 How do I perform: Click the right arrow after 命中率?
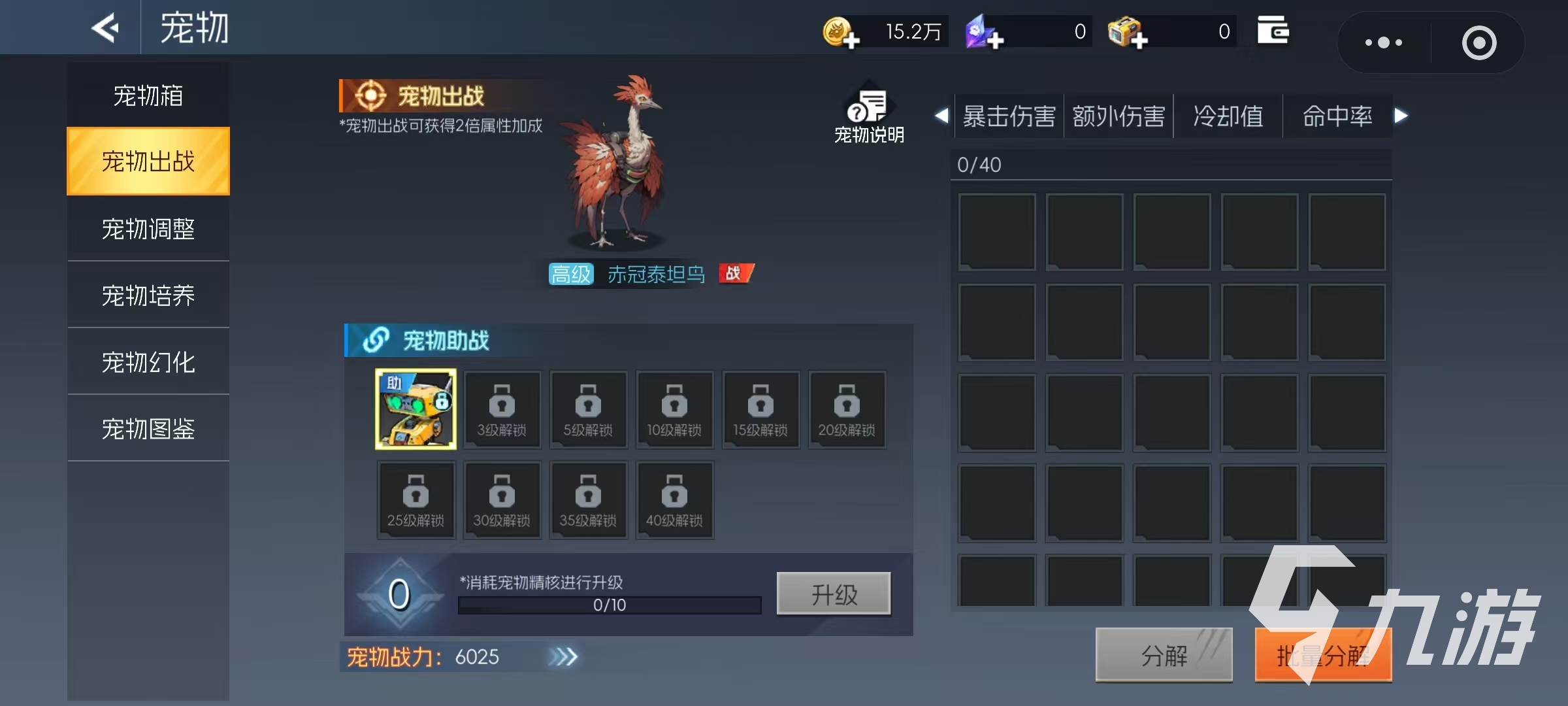(1400, 116)
